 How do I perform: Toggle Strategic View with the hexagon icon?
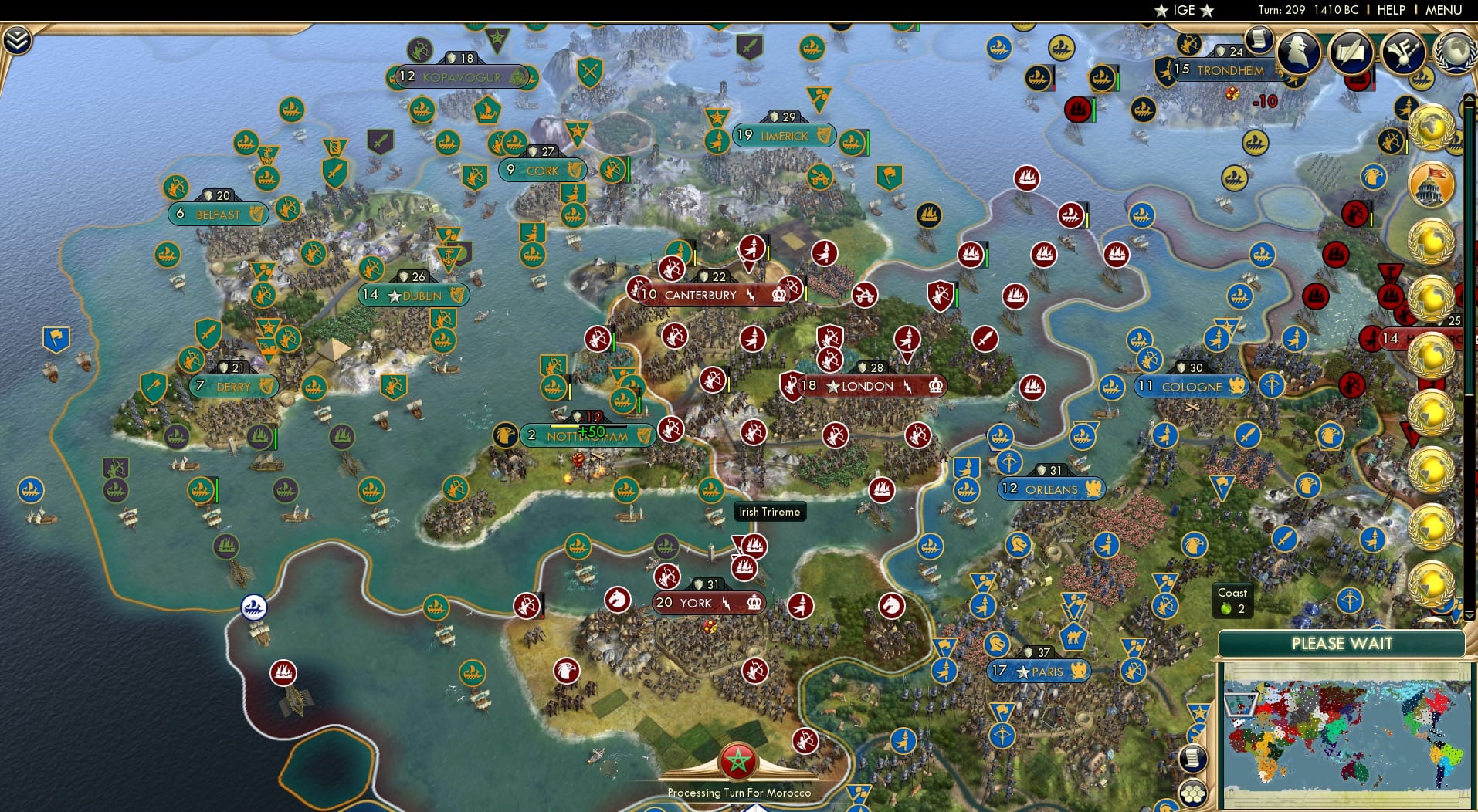[x=1193, y=793]
